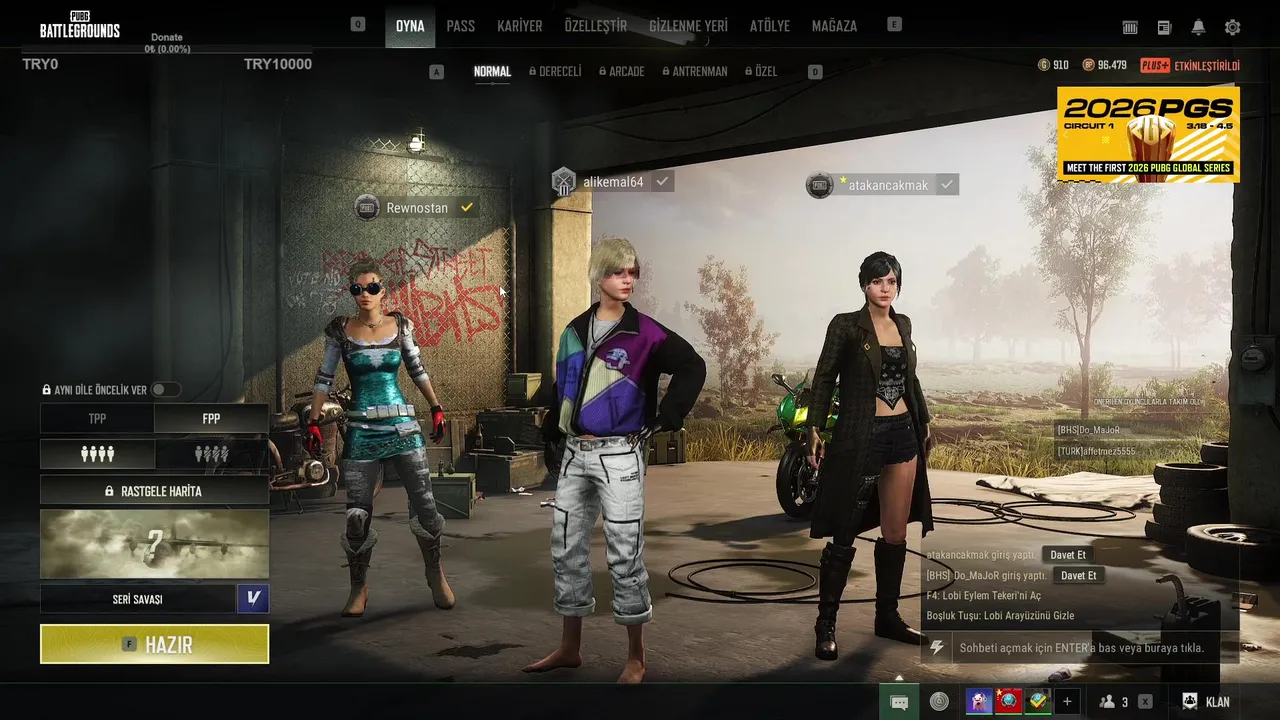Screen dimensions: 1280x720
Task: Toggle the 'Aynı dile öncelik ver' switch
Action: (165, 389)
